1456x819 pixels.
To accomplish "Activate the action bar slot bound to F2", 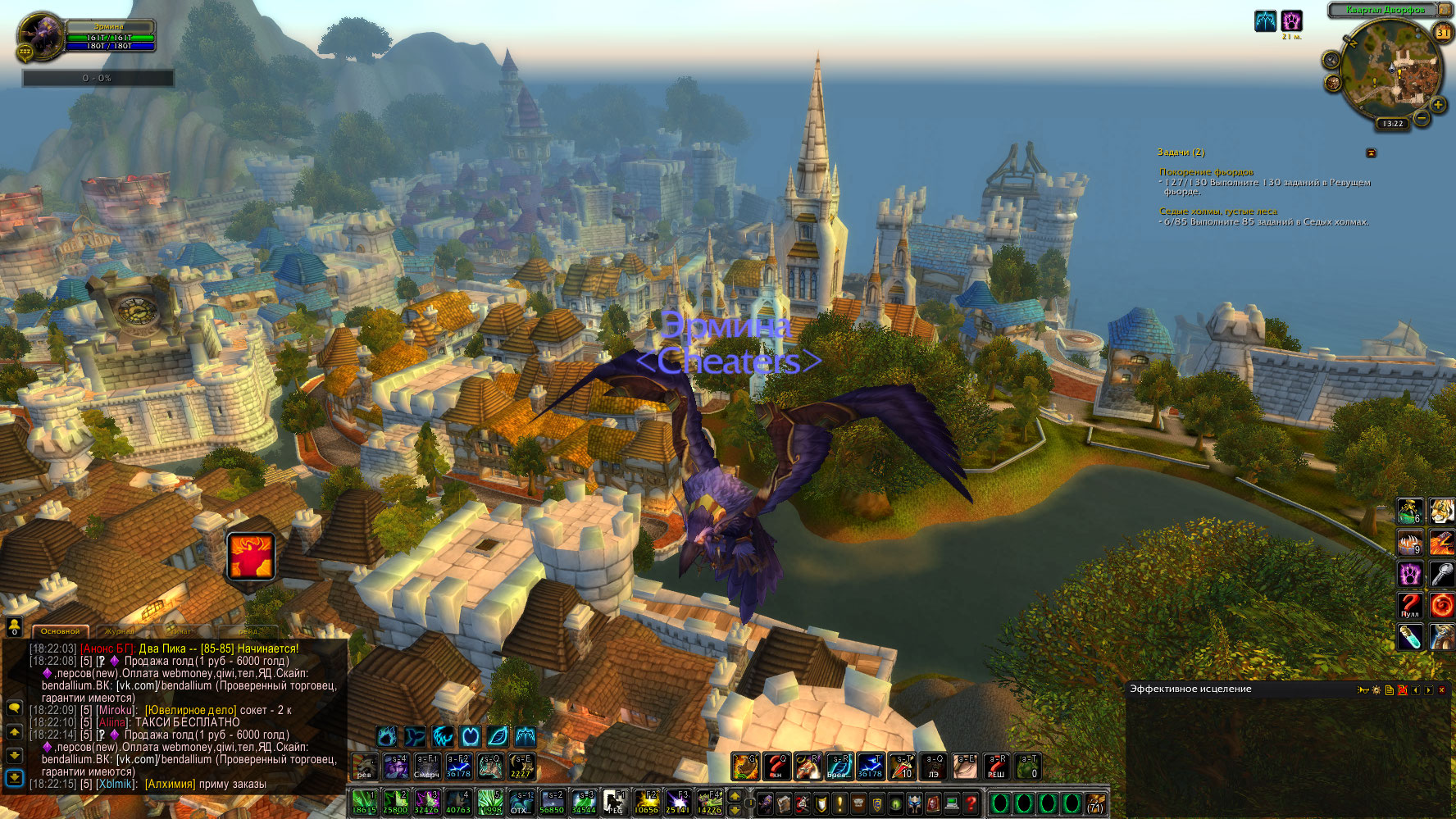I will 647,801.
